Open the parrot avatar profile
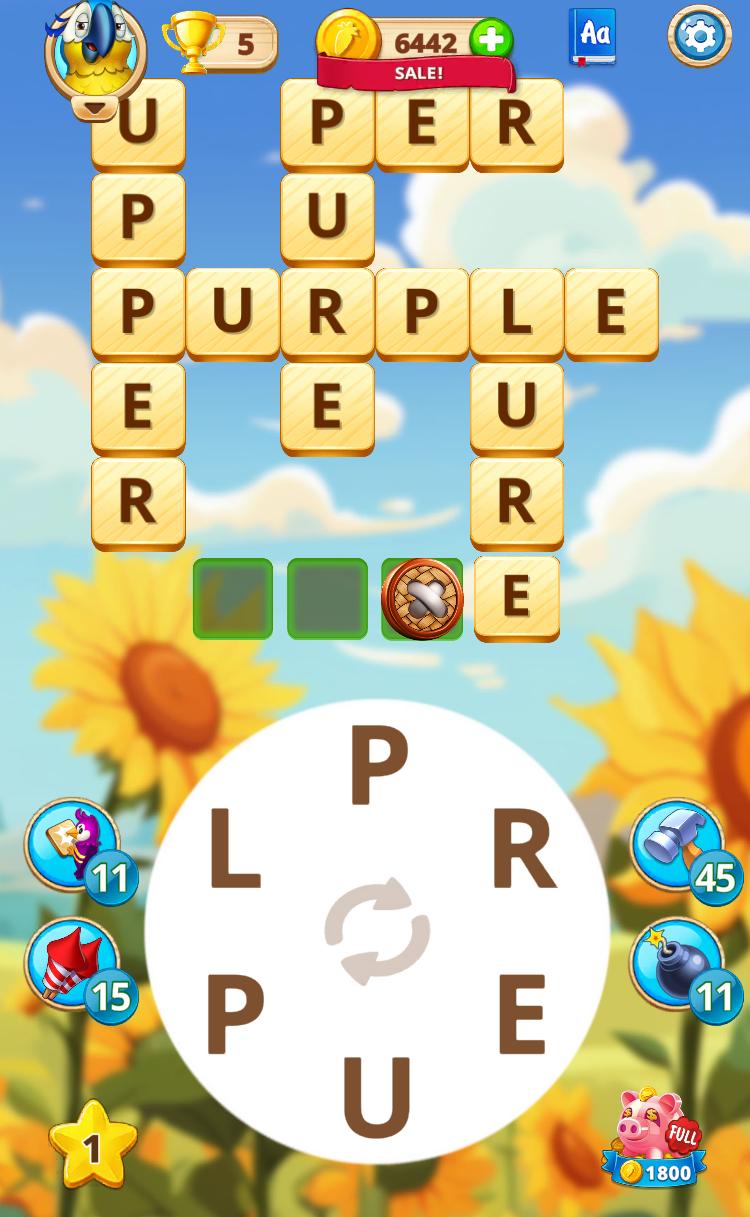The height and width of the screenshot is (1217, 750). click(95, 46)
